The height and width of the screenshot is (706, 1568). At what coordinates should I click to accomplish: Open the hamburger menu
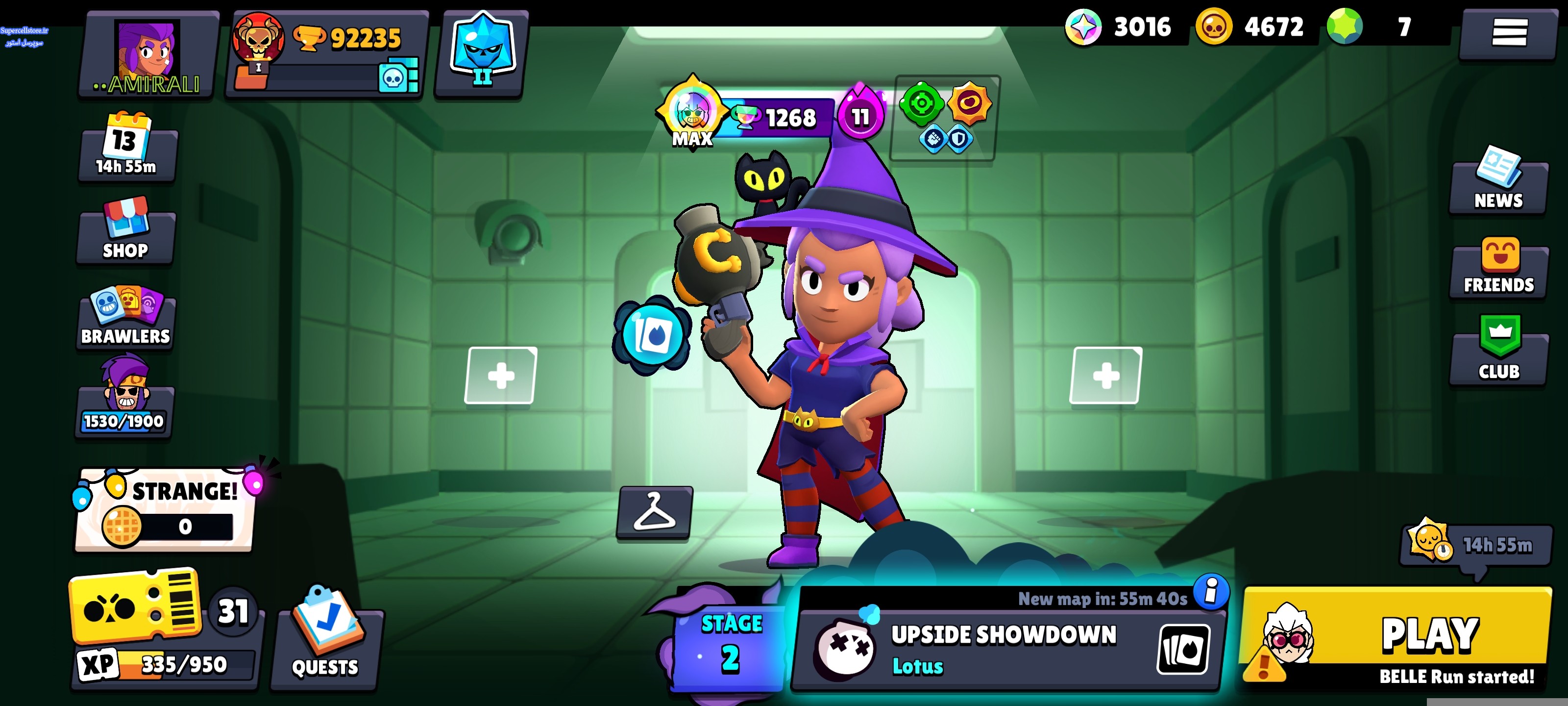[1508, 33]
